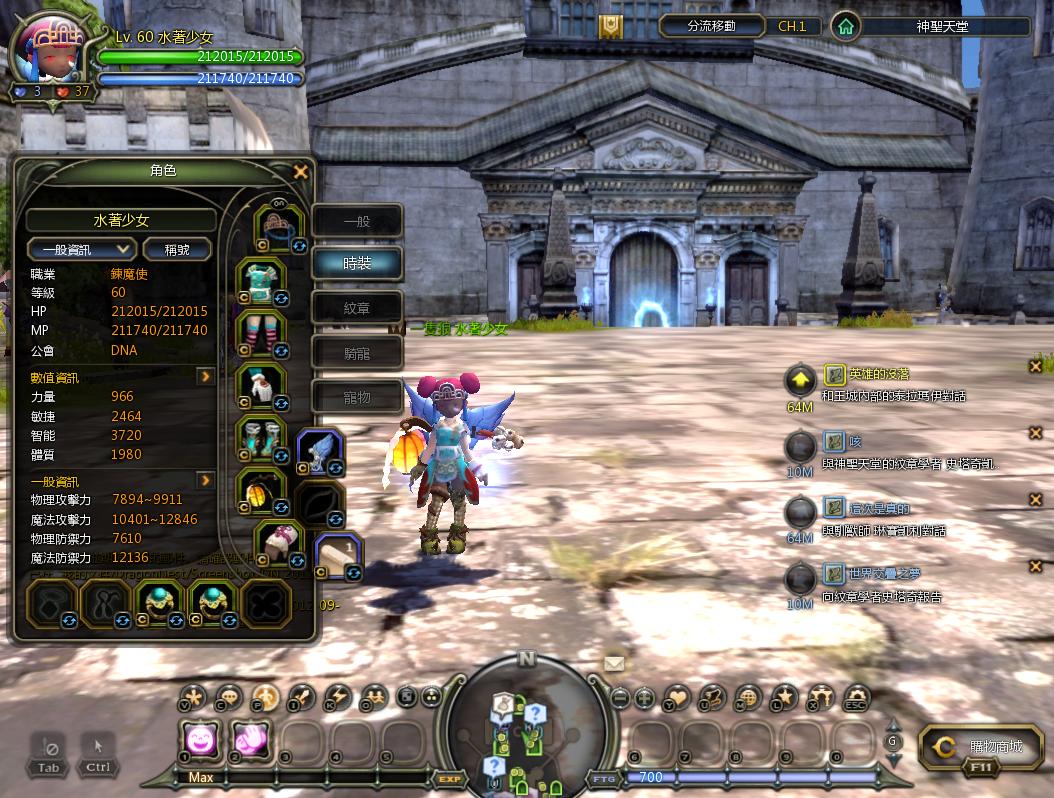Show the 寵物 pet tab
This screenshot has width=1054, height=798.
357,397
